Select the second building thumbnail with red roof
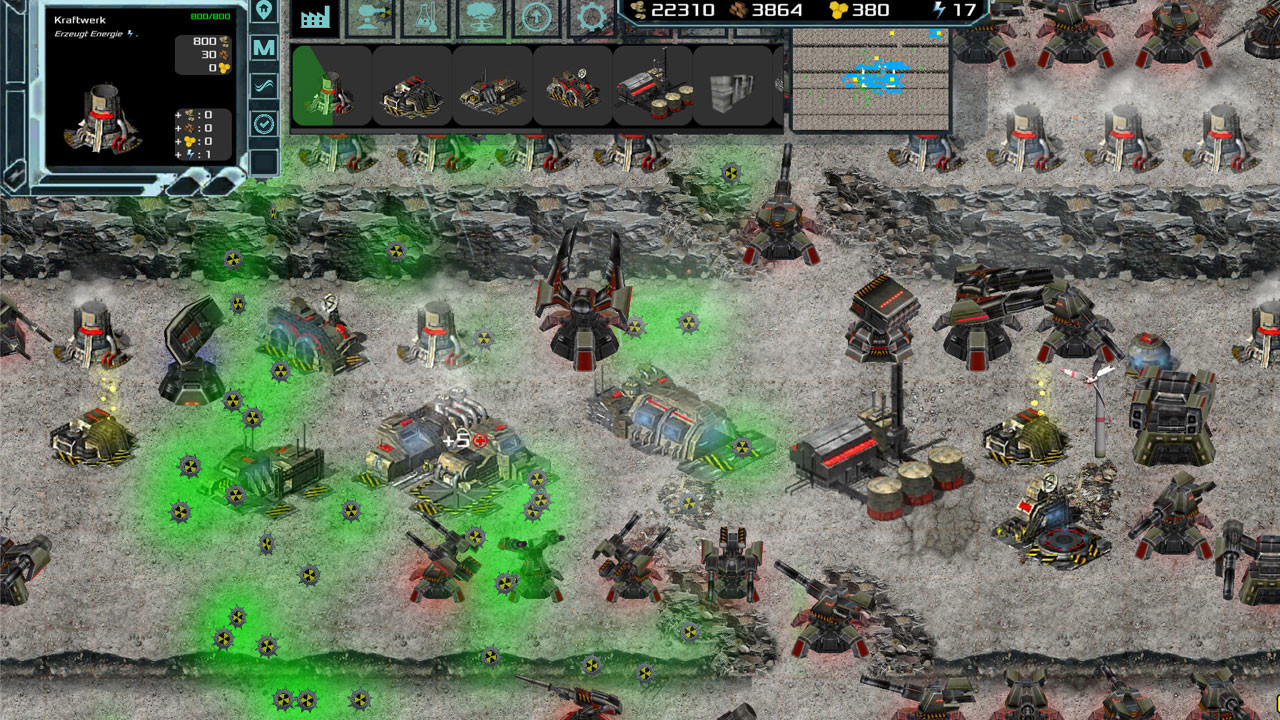 tap(412, 88)
